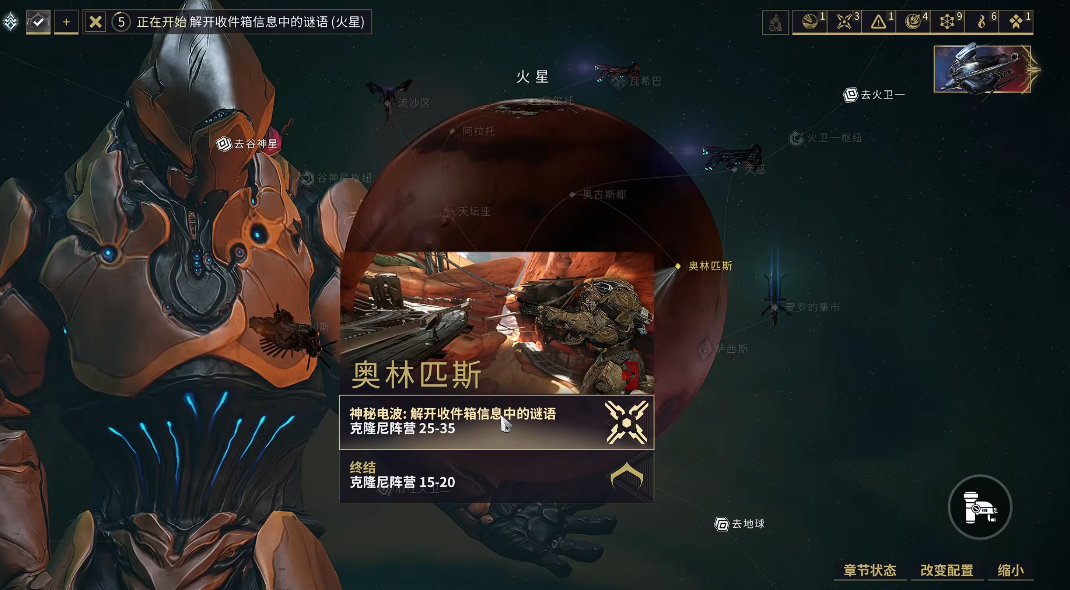Click the plus invite button
The image size is (1070, 590).
[67, 21]
